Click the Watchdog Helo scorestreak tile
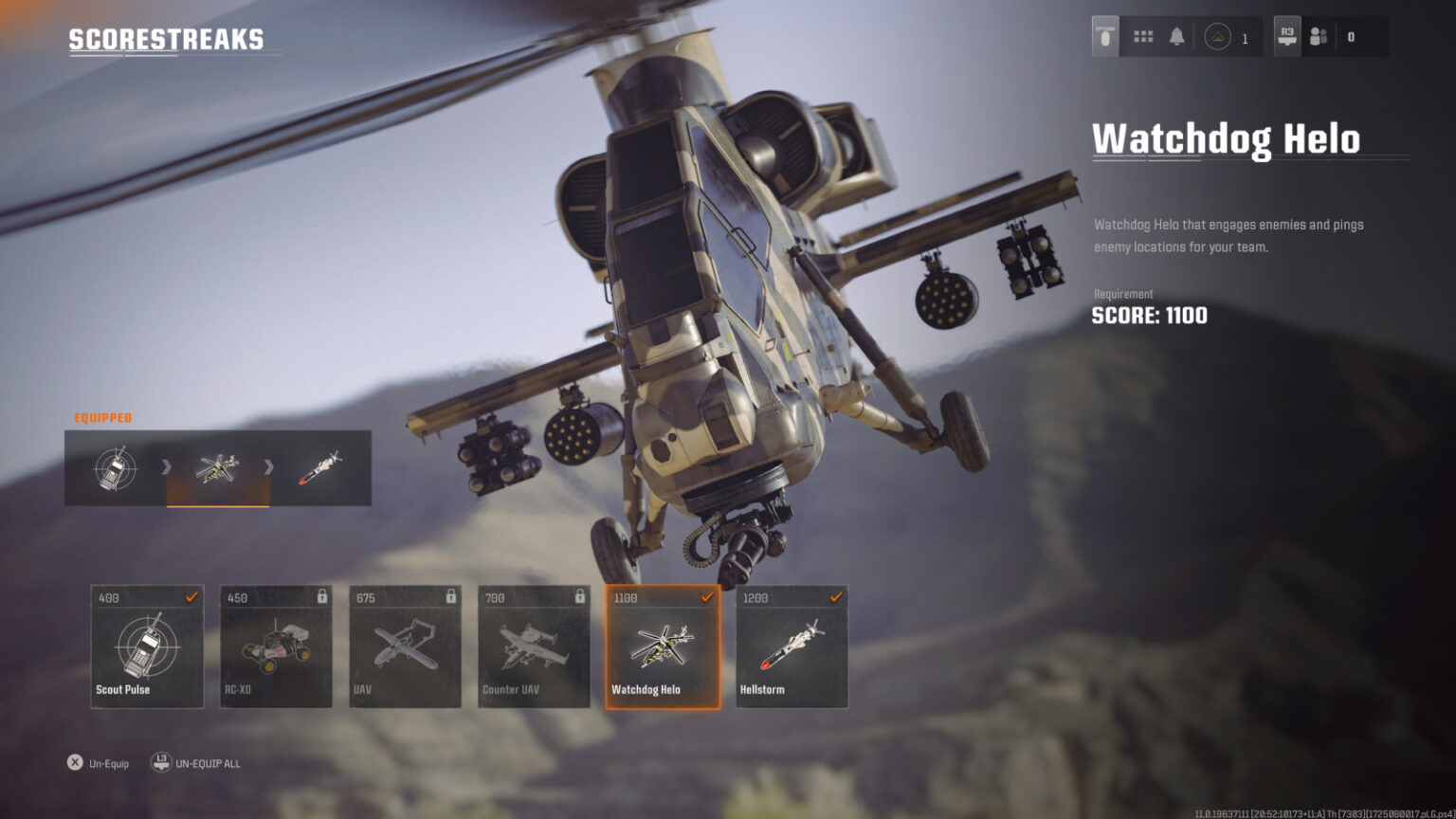1456x819 pixels. [x=663, y=646]
